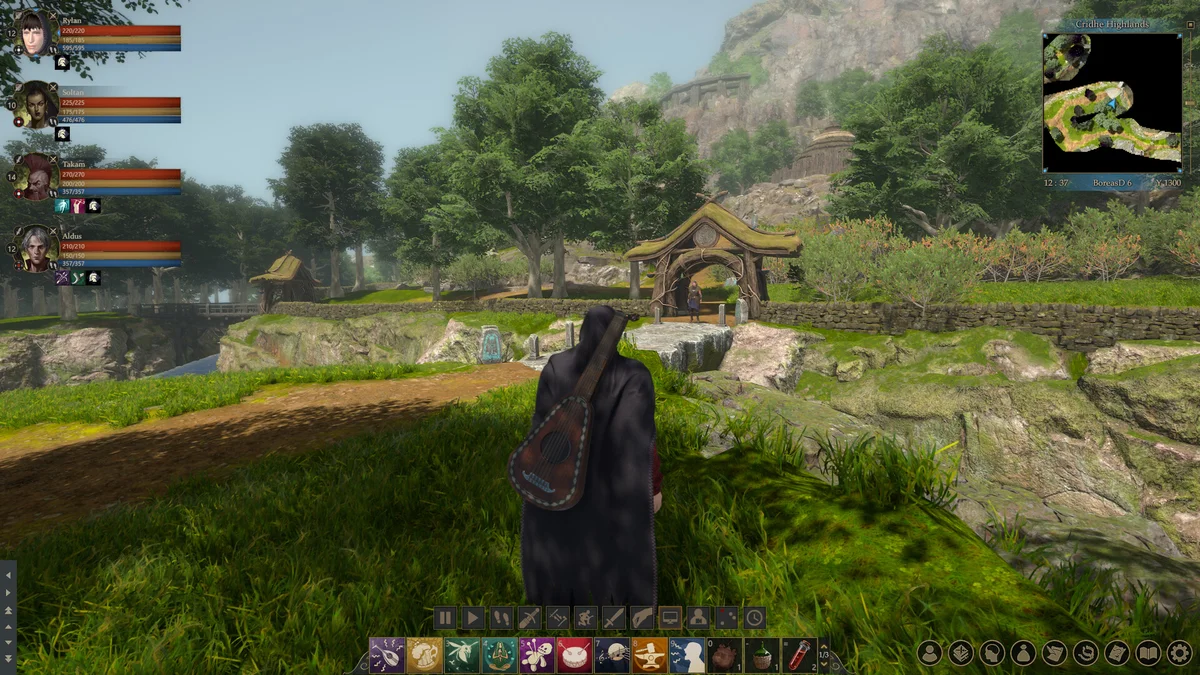This screenshot has width=1200, height=675.
Task: Open the inventory bag icon
Action: pyautogui.click(x=1023, y=653)
